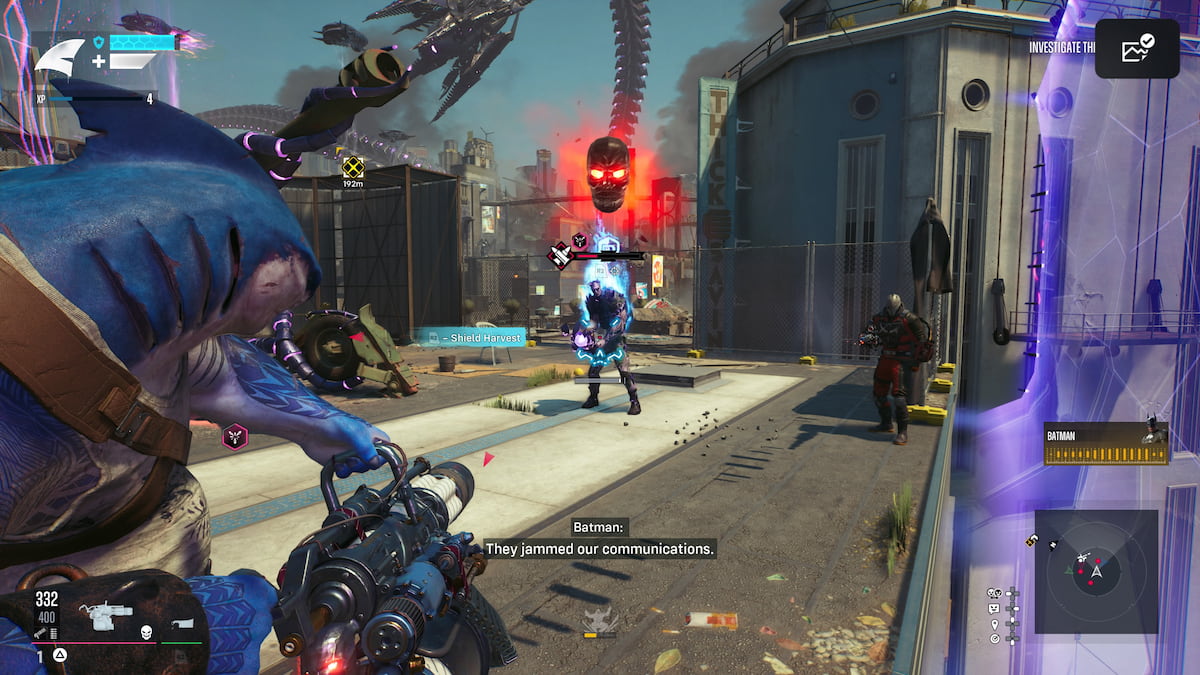Image resolution: width=1200 pixels, height=675 pixels.
Task: Switch to the secondary weapon icon
Action: tap(181, 624)
